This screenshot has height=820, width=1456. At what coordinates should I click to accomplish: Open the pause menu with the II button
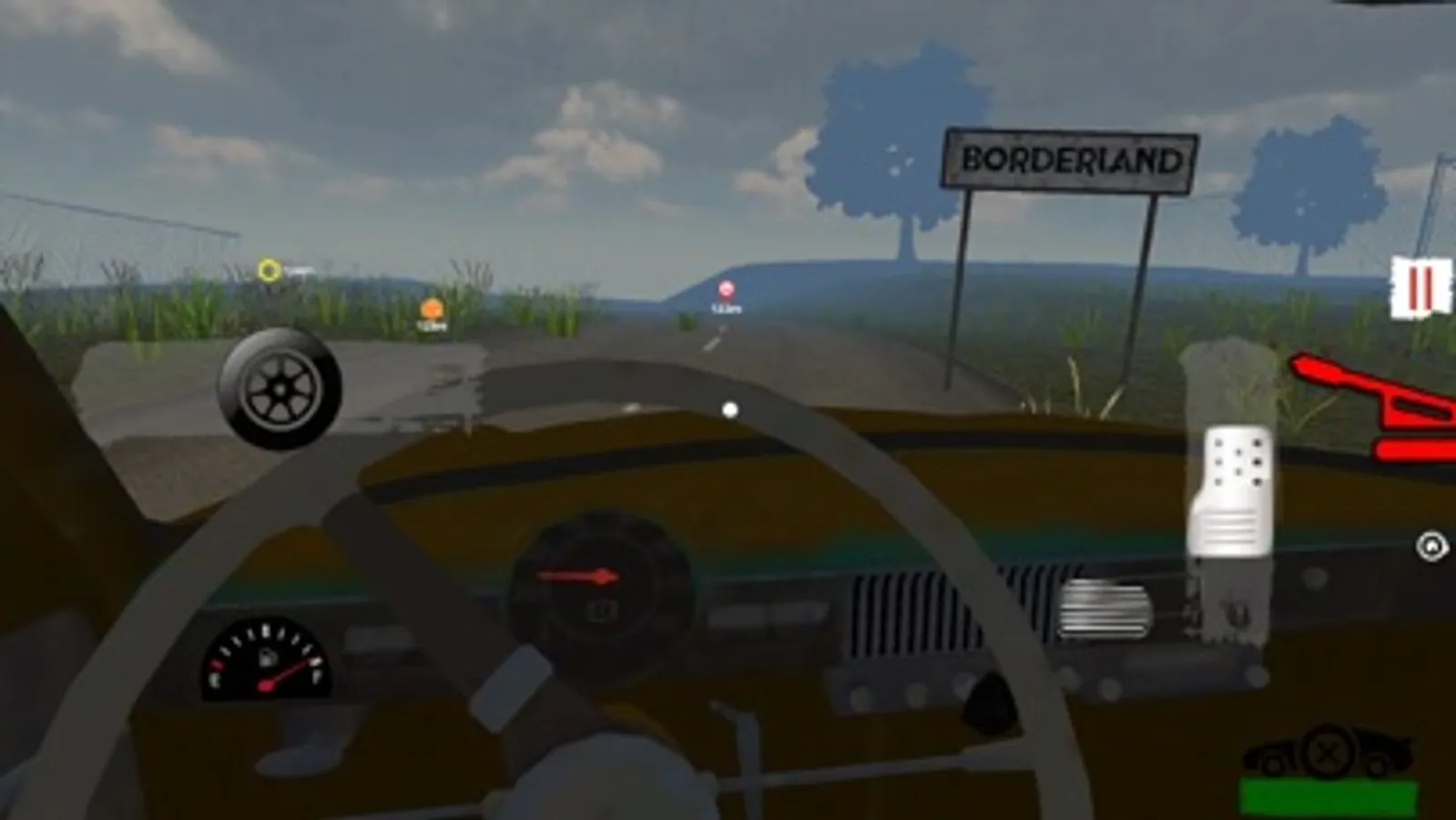1420,287
